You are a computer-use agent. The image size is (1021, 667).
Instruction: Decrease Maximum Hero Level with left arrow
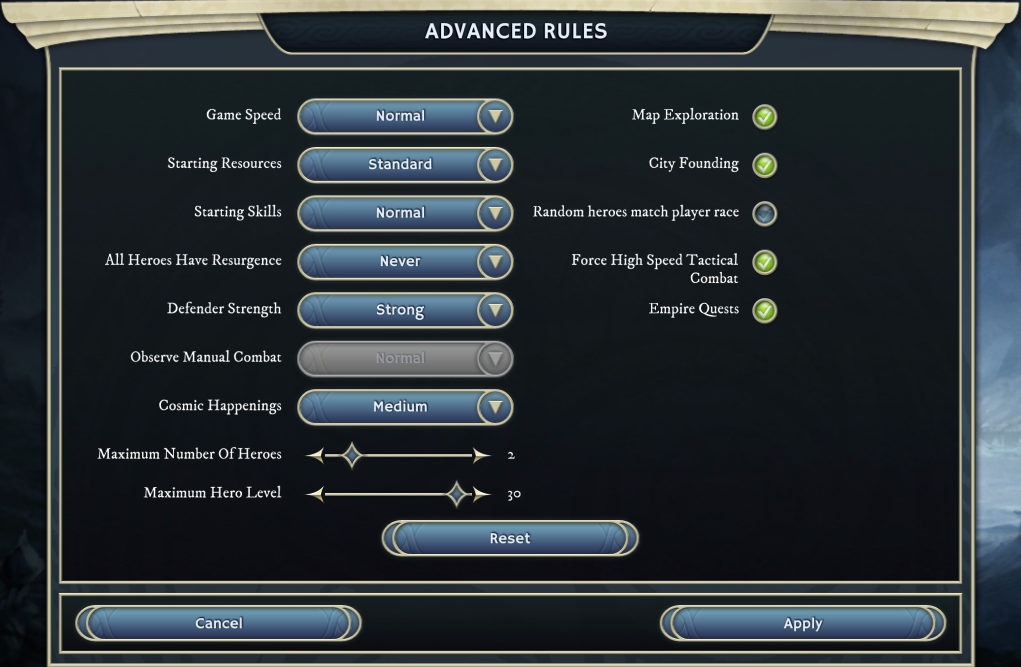[316, 494]
